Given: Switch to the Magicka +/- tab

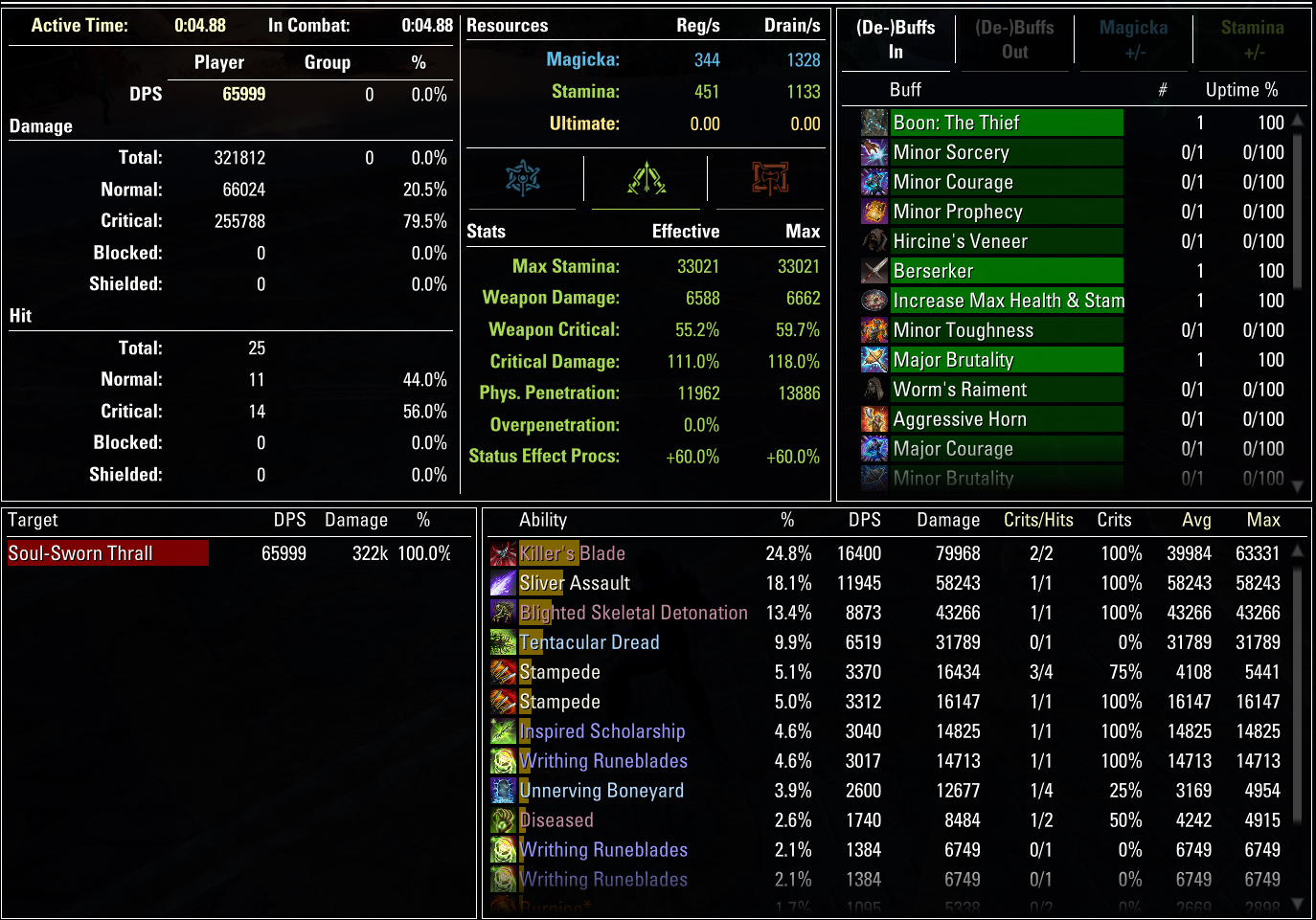Looking at the screenshot, I should [1133, 39].
